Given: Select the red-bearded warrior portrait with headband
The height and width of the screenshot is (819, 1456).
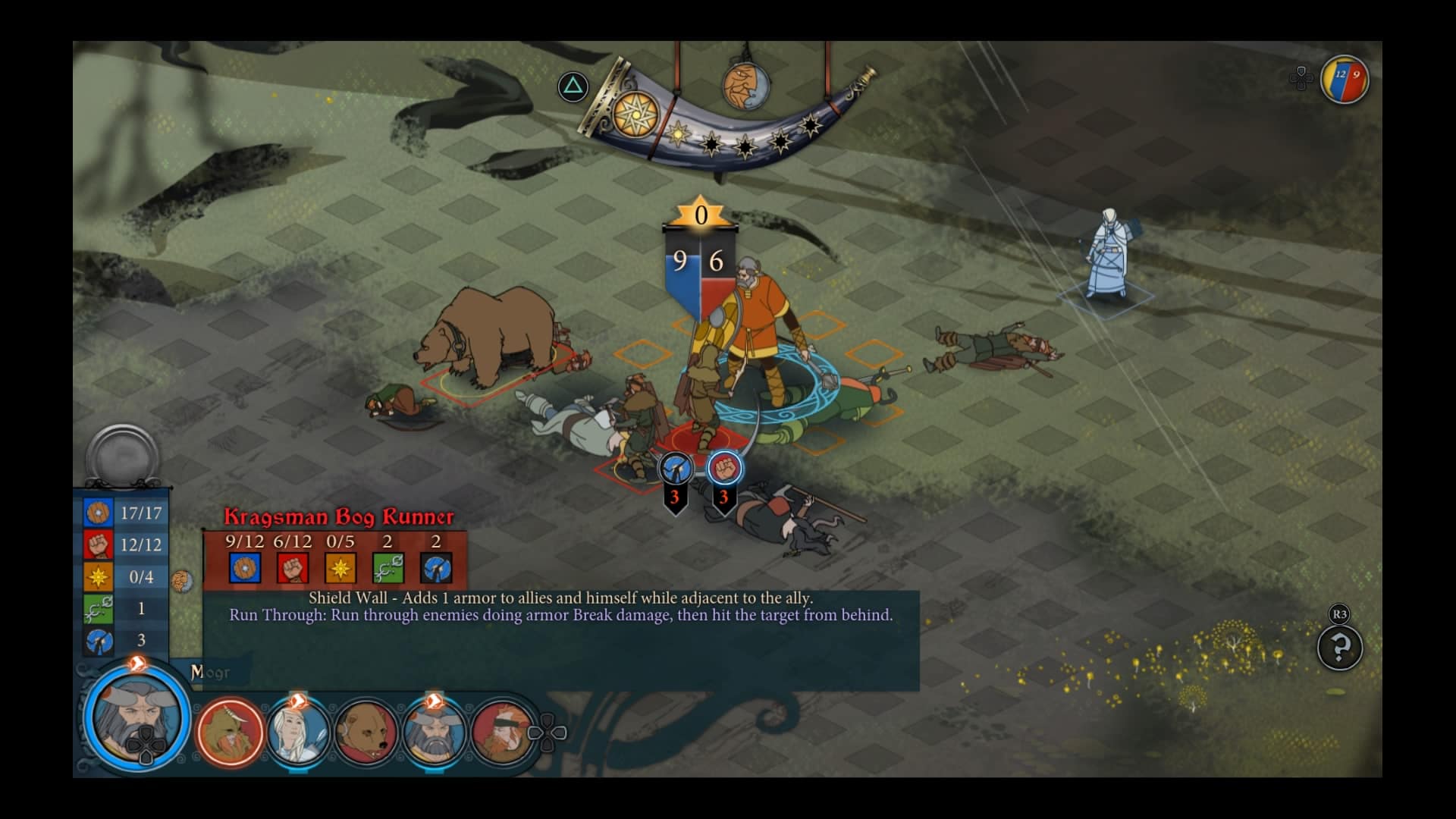Looking at the screenshot, I should point(504,732).
